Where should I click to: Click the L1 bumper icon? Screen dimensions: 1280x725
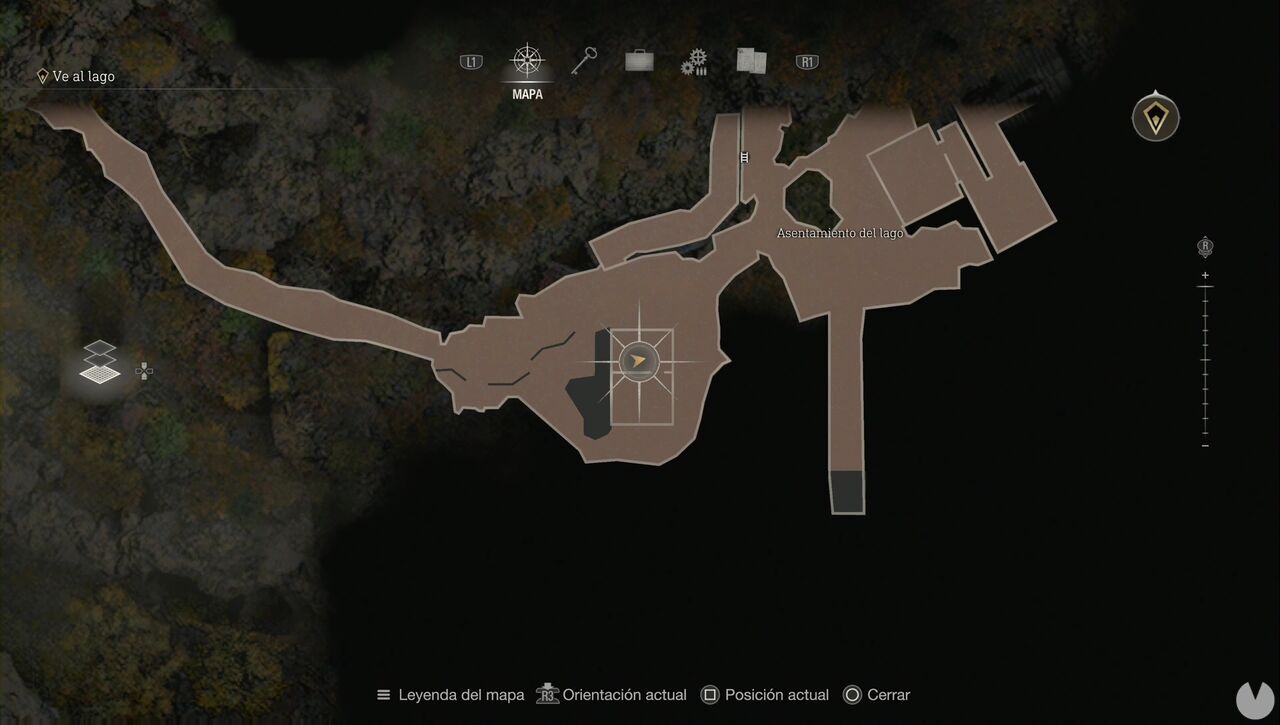pos(470,60)
